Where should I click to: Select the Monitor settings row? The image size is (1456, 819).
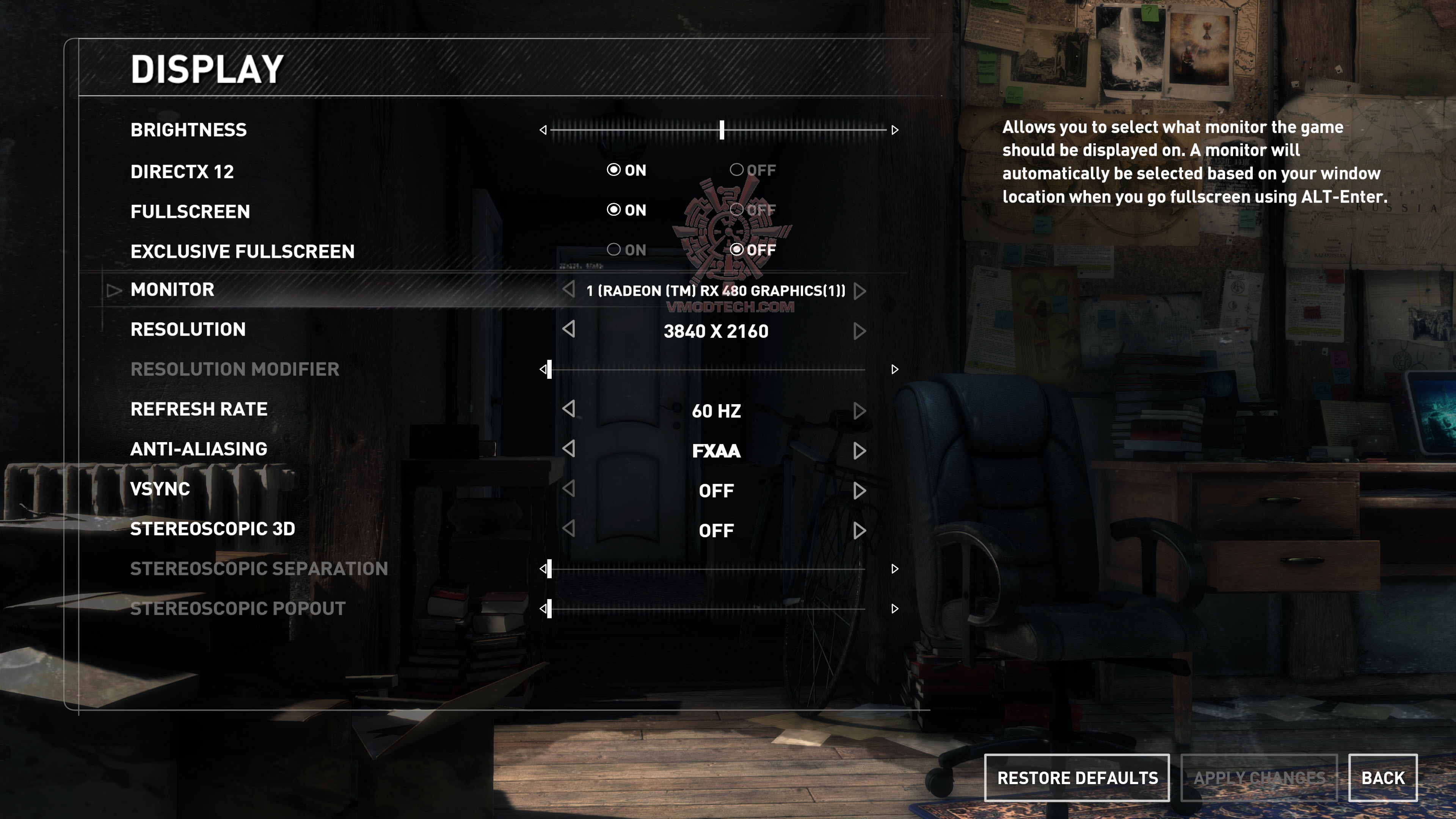pos(173,289)
